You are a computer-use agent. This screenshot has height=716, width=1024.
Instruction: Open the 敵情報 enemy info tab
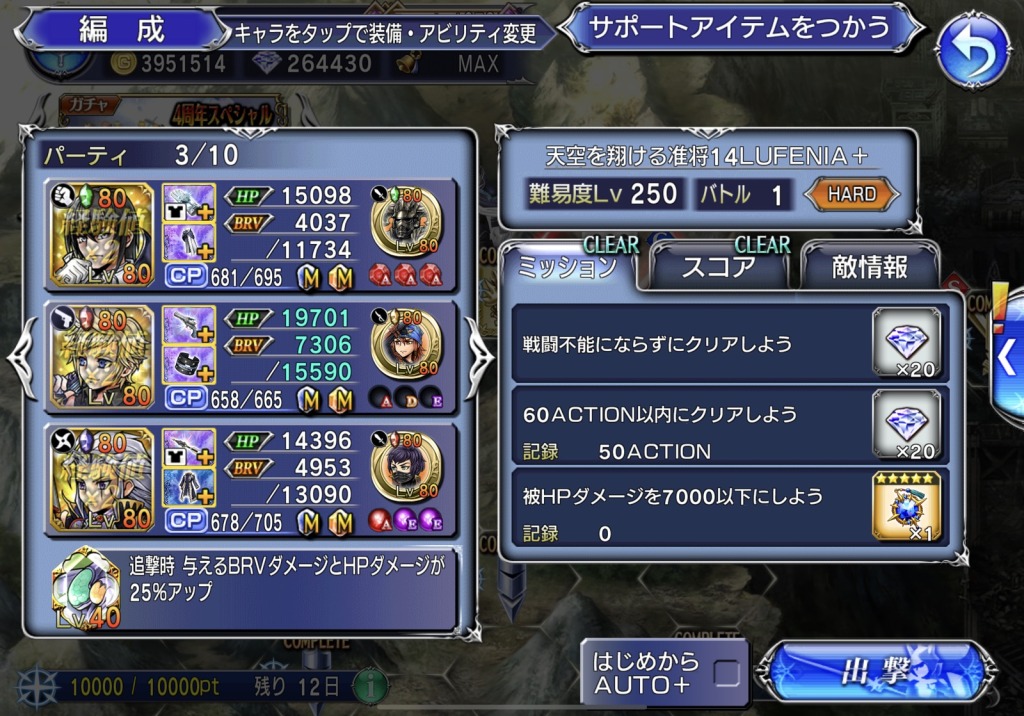pyautogui.click(x=869, y=266)
